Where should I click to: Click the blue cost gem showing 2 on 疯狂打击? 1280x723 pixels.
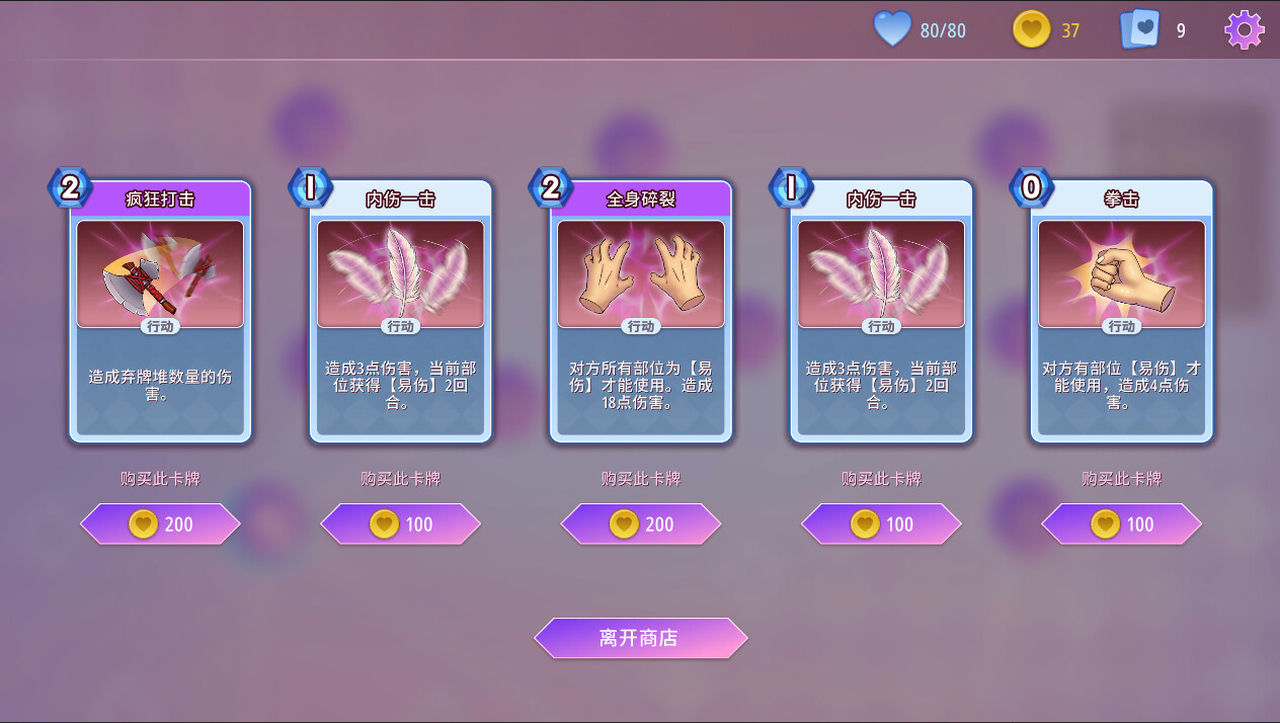(70, 188)
